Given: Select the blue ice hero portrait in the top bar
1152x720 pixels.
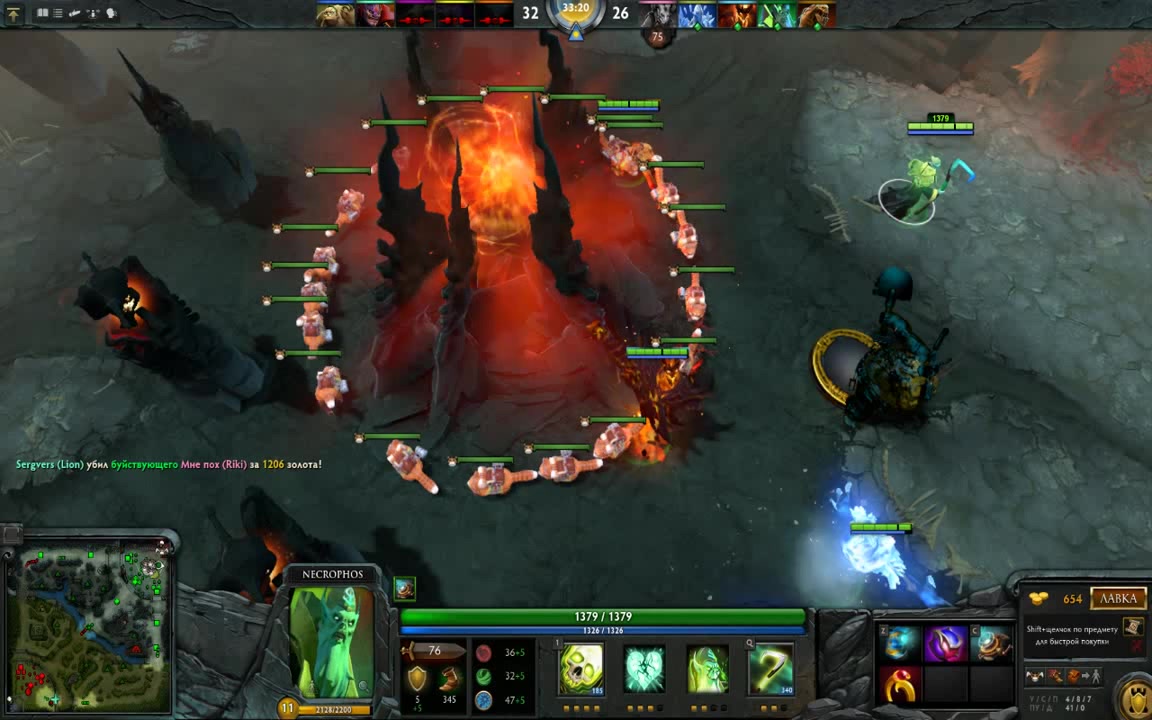Looking at the screenshot, I should tap(698, 14).
